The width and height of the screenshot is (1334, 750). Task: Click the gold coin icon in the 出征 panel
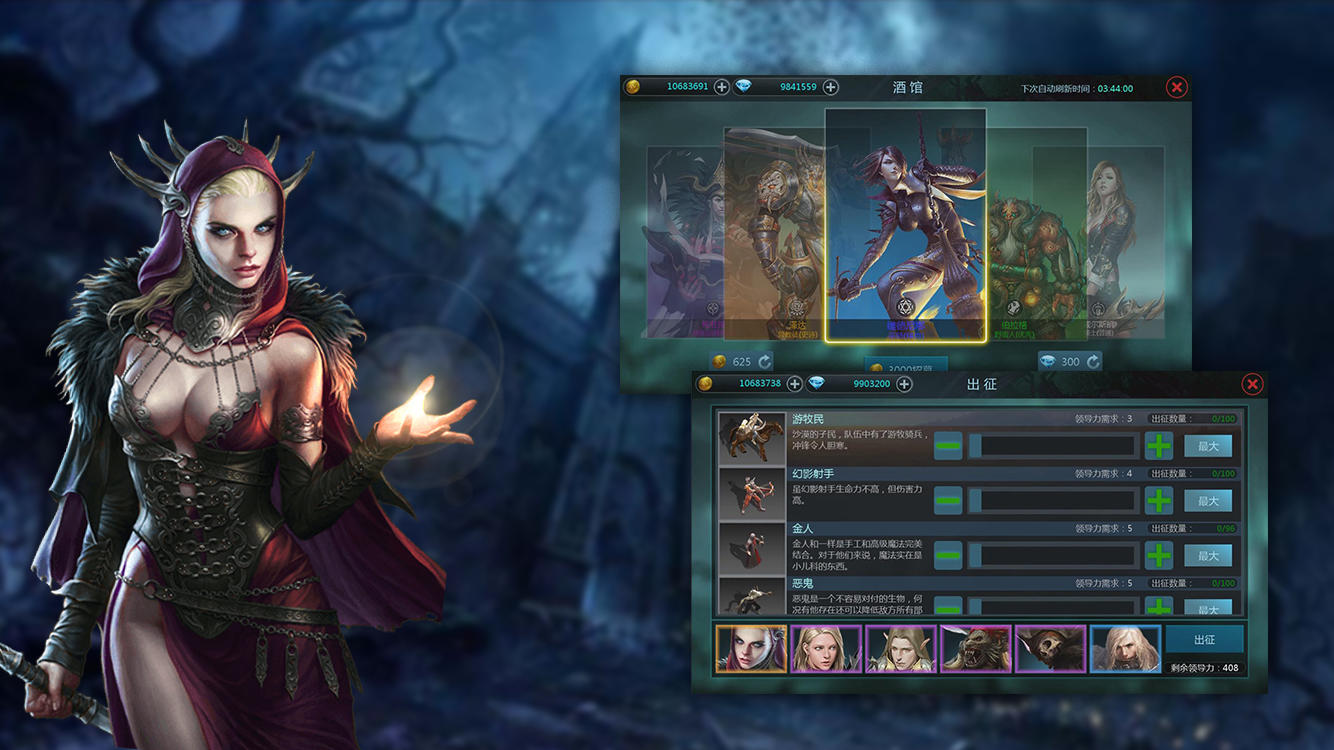pos(706,383)
